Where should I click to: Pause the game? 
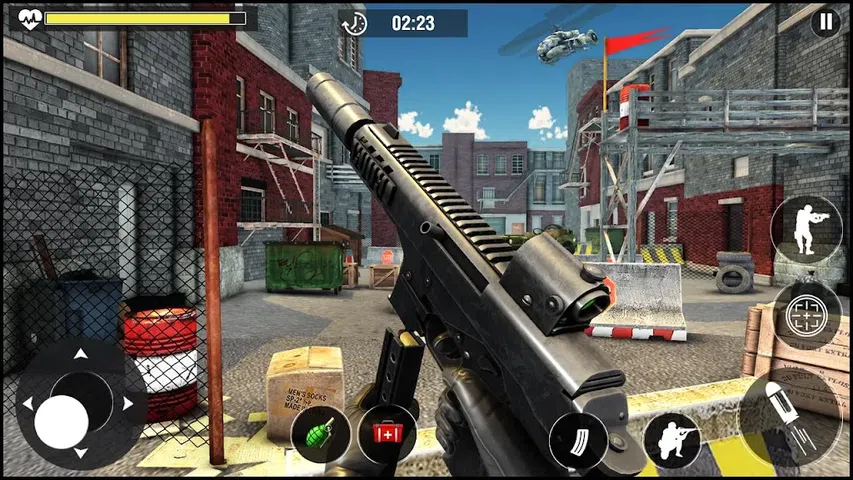point(825,23)
